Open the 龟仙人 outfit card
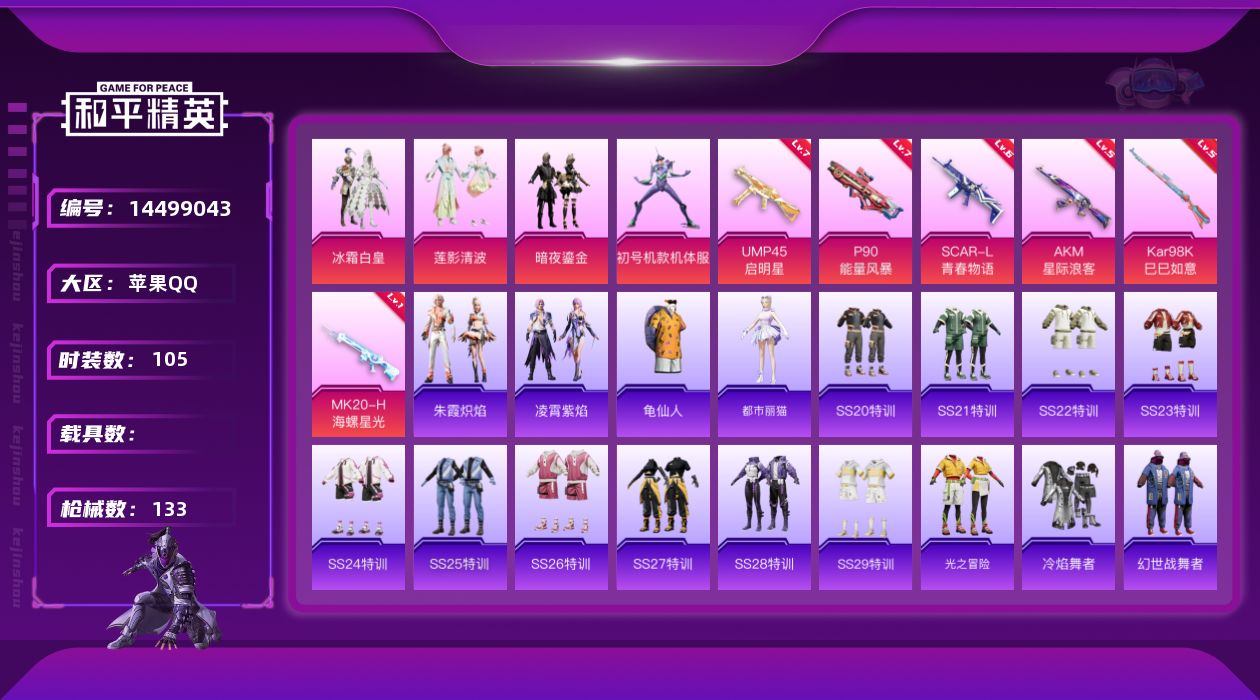Viewport: 1260px width, 700px height. 663,364
